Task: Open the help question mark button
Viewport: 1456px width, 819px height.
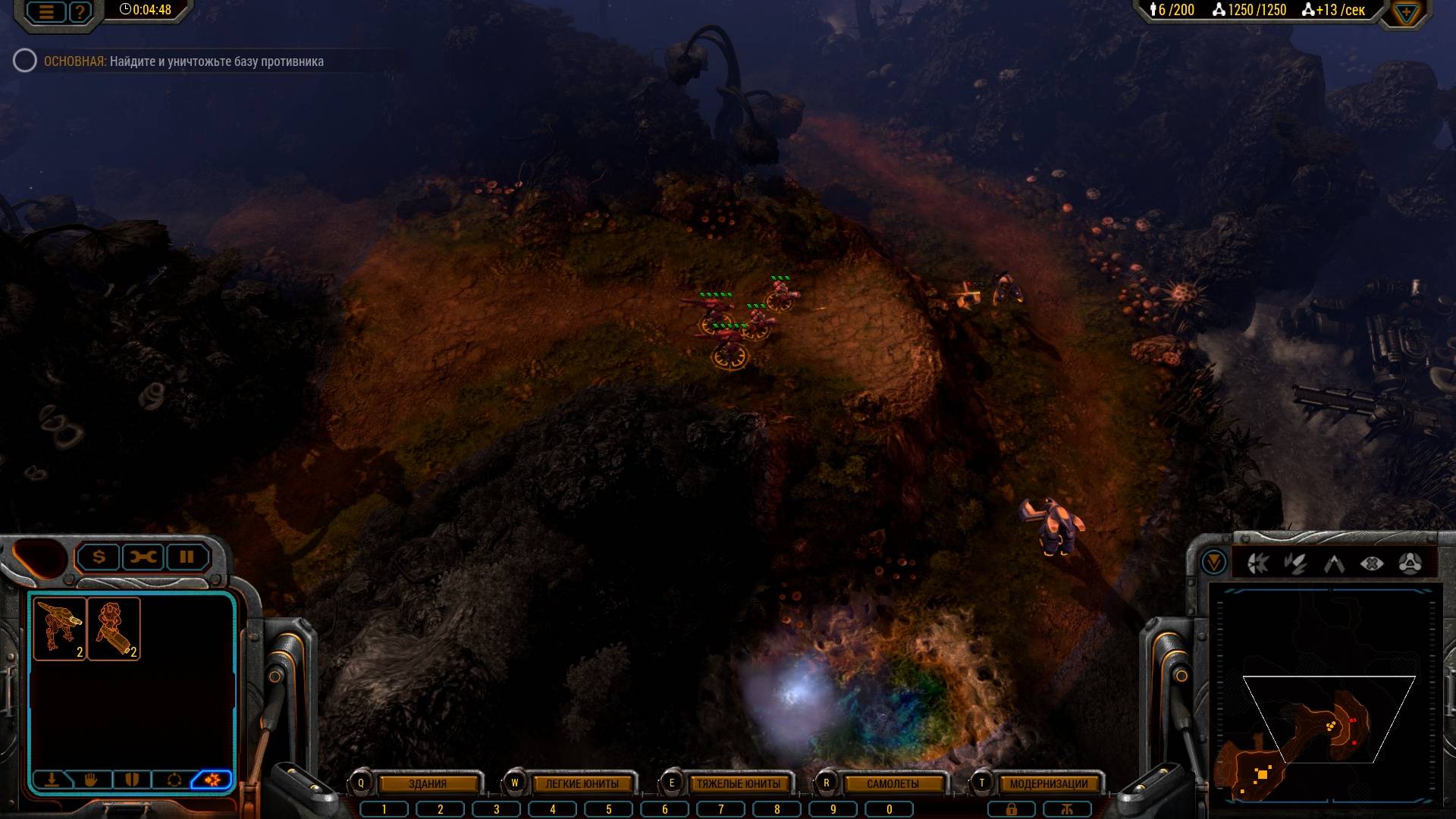Action: tap(79, 12)
